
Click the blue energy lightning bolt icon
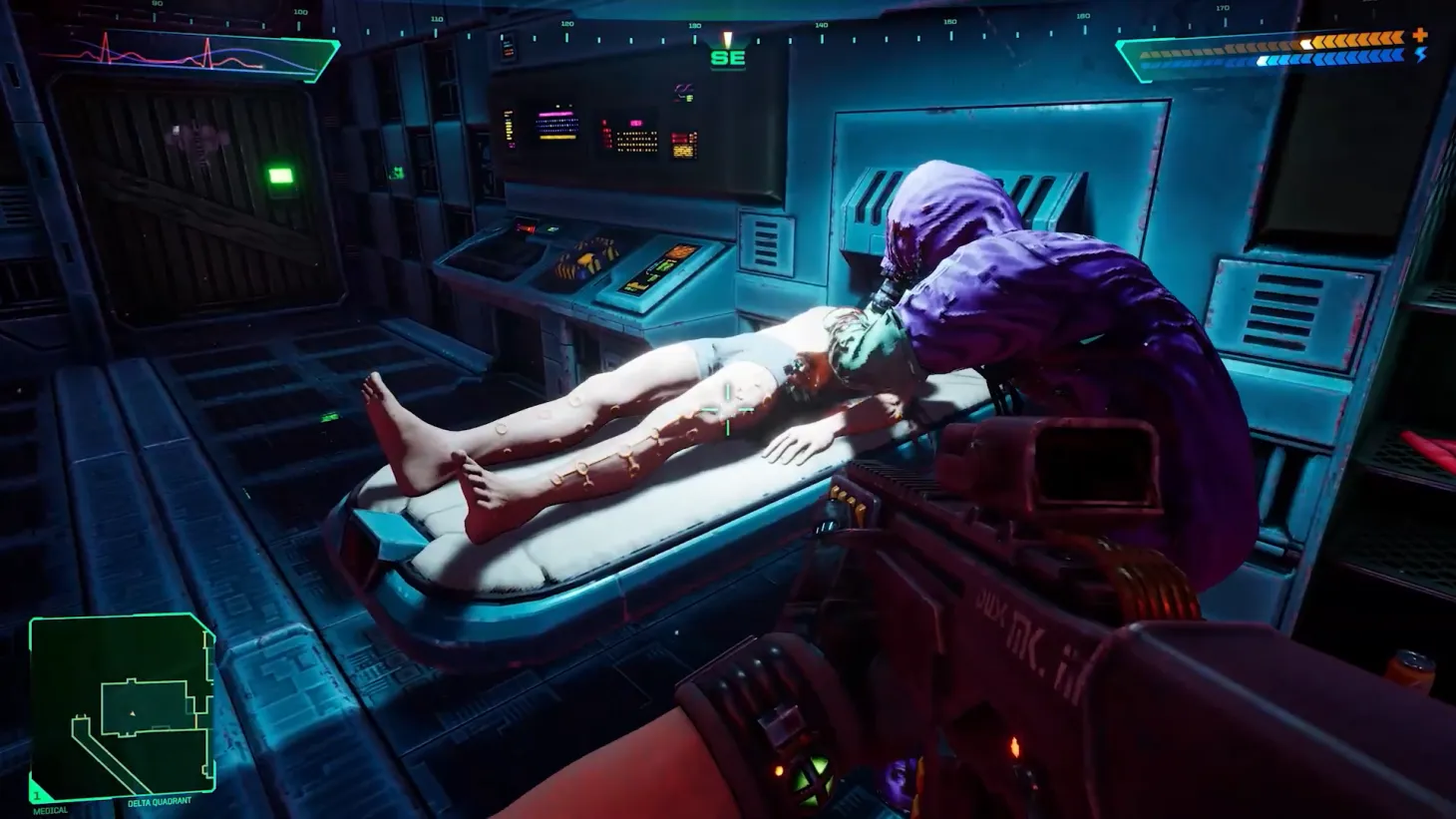tap(1420, 57)
